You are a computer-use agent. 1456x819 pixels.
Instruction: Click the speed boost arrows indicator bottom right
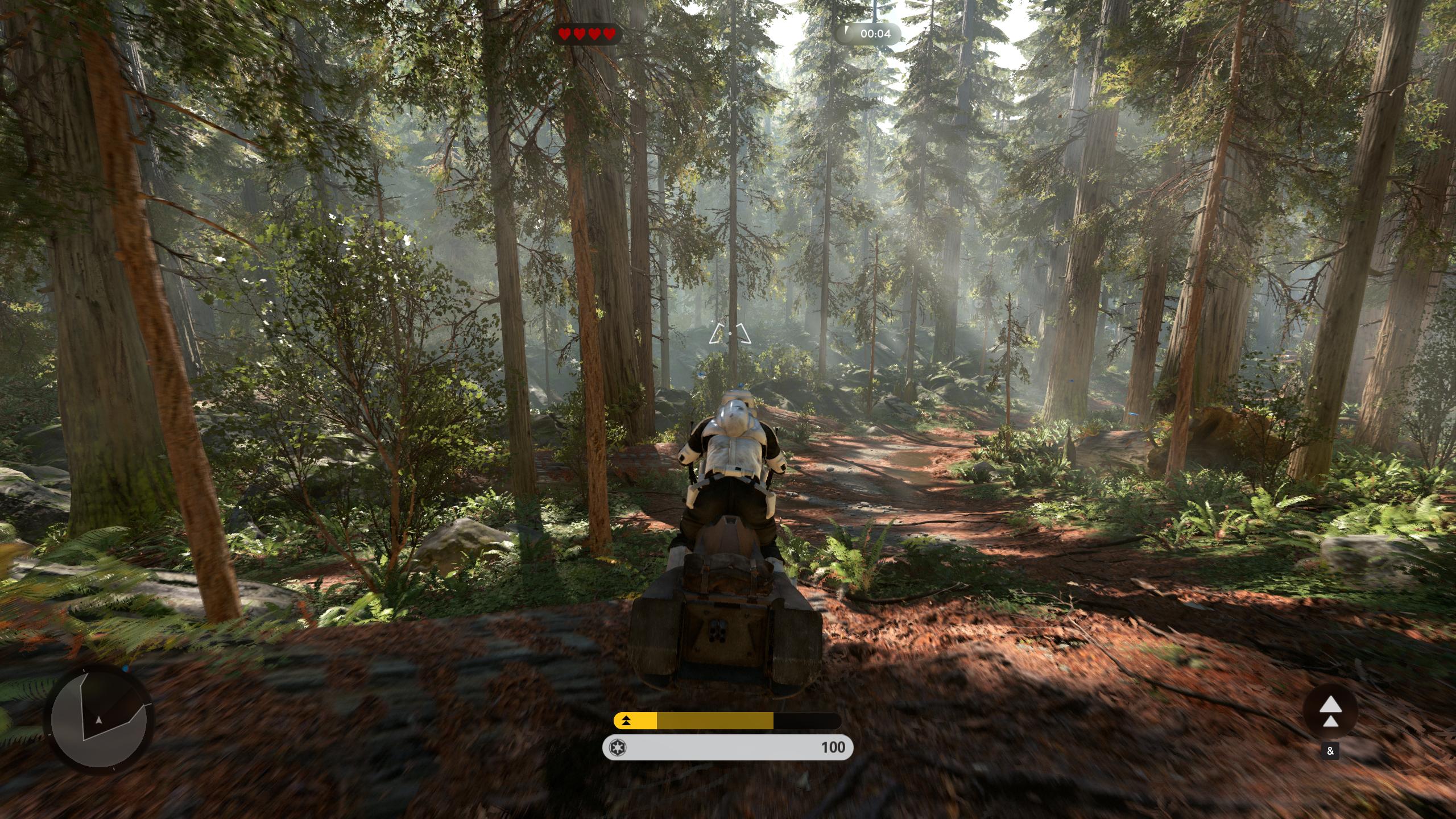coord(1331,711)
